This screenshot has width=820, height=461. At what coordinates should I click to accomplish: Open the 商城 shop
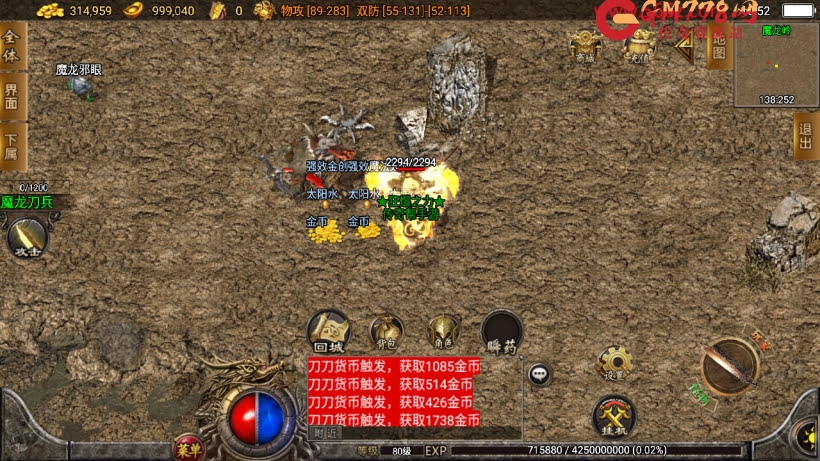pos(585,45)
